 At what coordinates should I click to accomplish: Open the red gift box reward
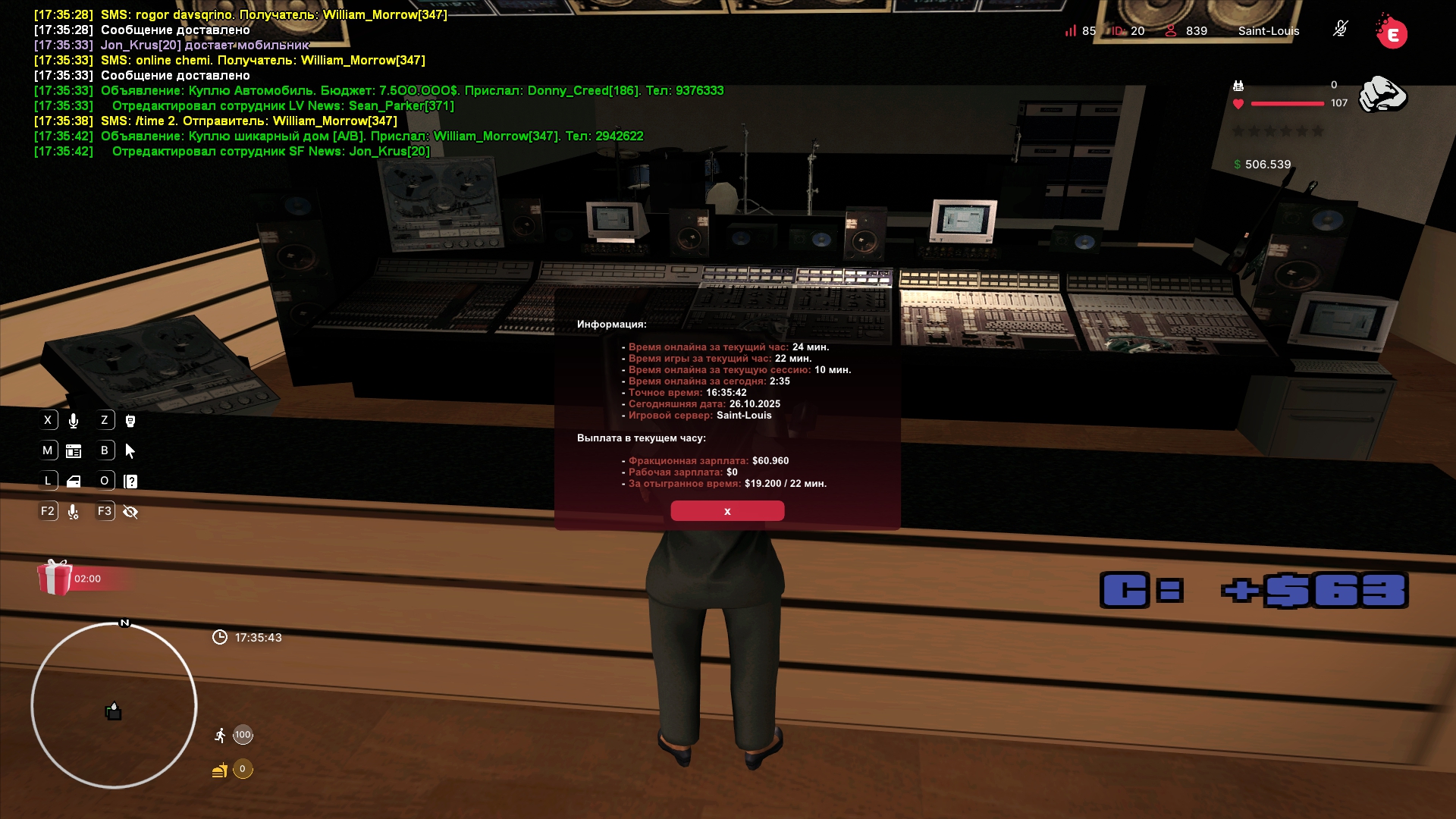click(55, 578)
